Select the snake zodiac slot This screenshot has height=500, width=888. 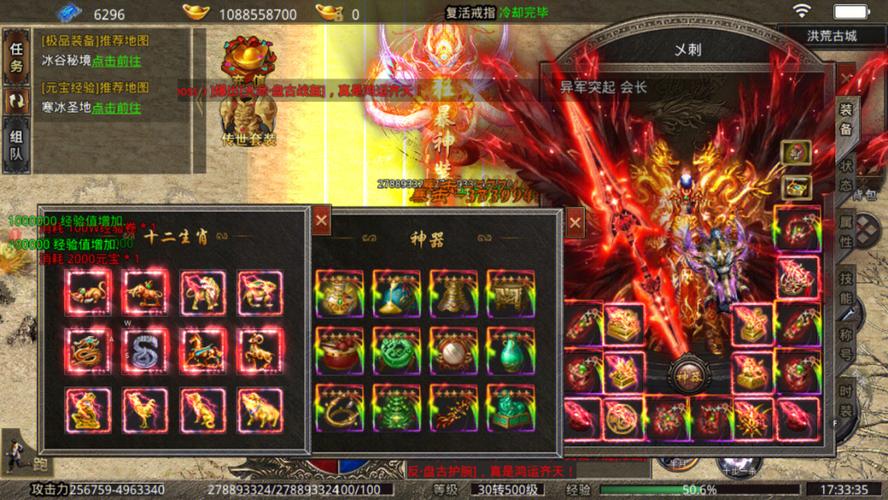pos(146,350)
